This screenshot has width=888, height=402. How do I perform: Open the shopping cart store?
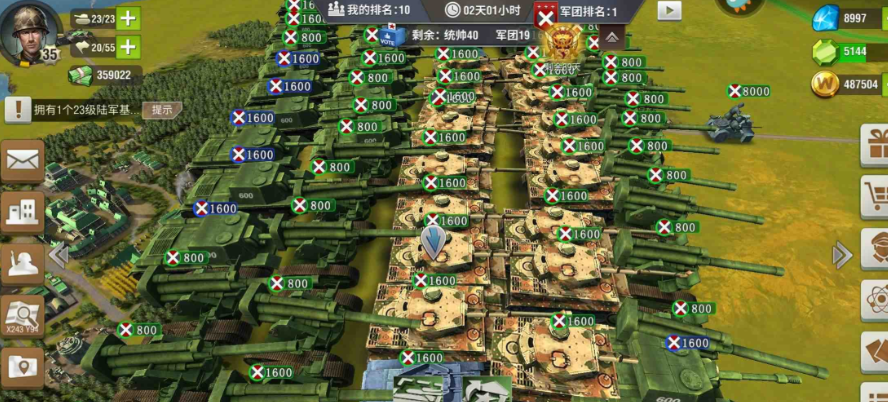tap(876, 193)
